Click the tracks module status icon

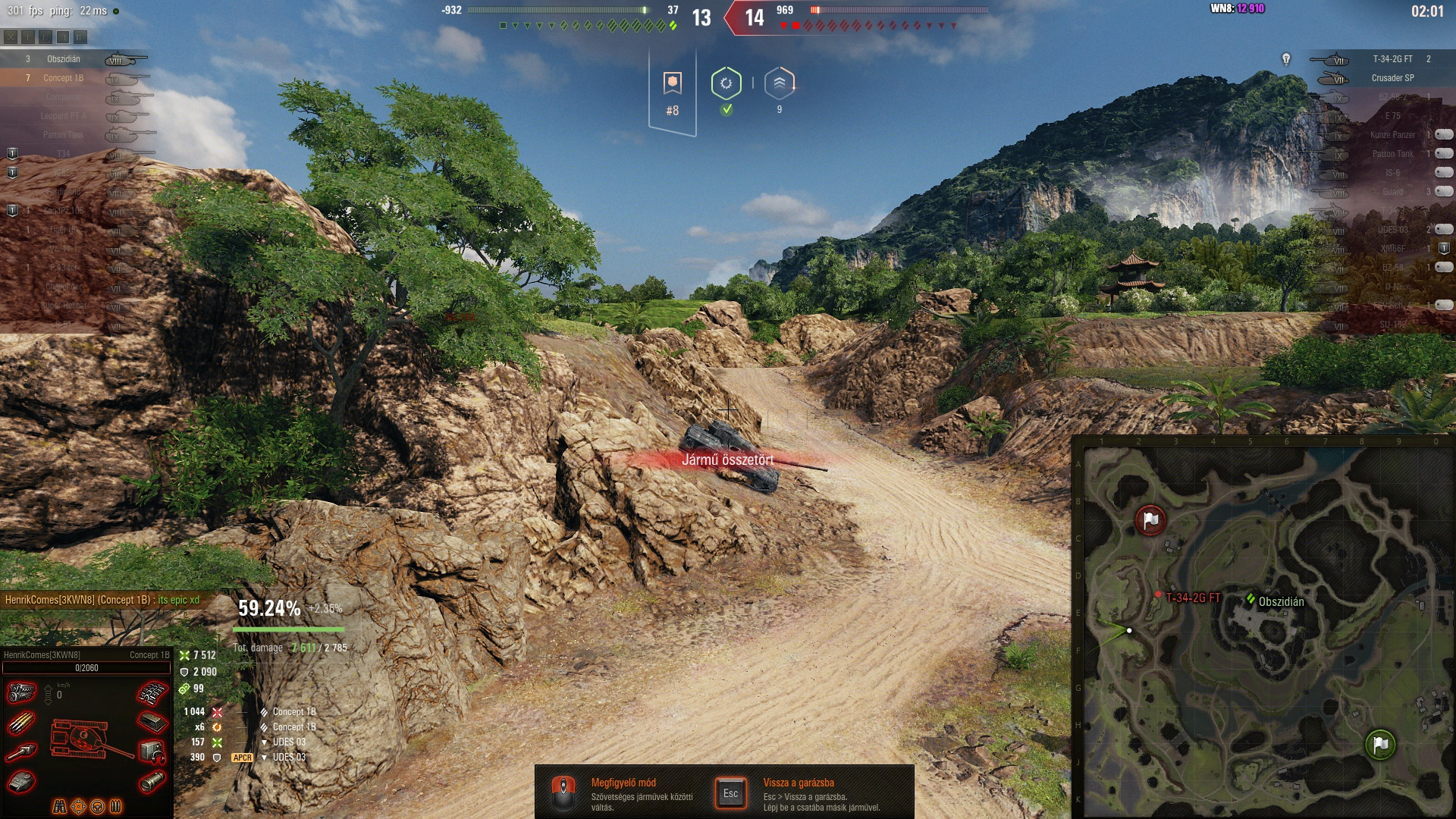click(152, 692)
